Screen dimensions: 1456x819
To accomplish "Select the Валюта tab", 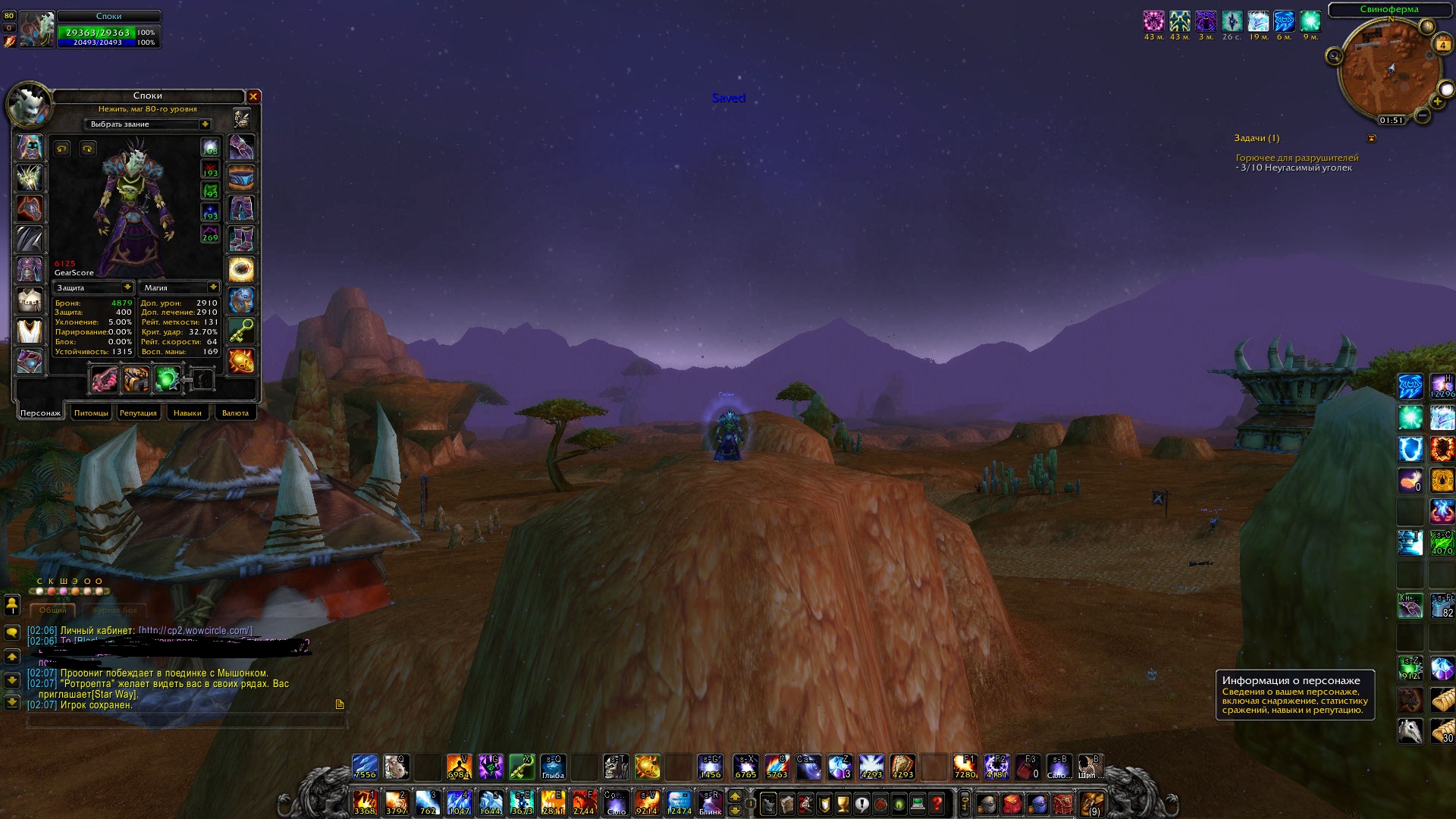I will click(235, 413).
